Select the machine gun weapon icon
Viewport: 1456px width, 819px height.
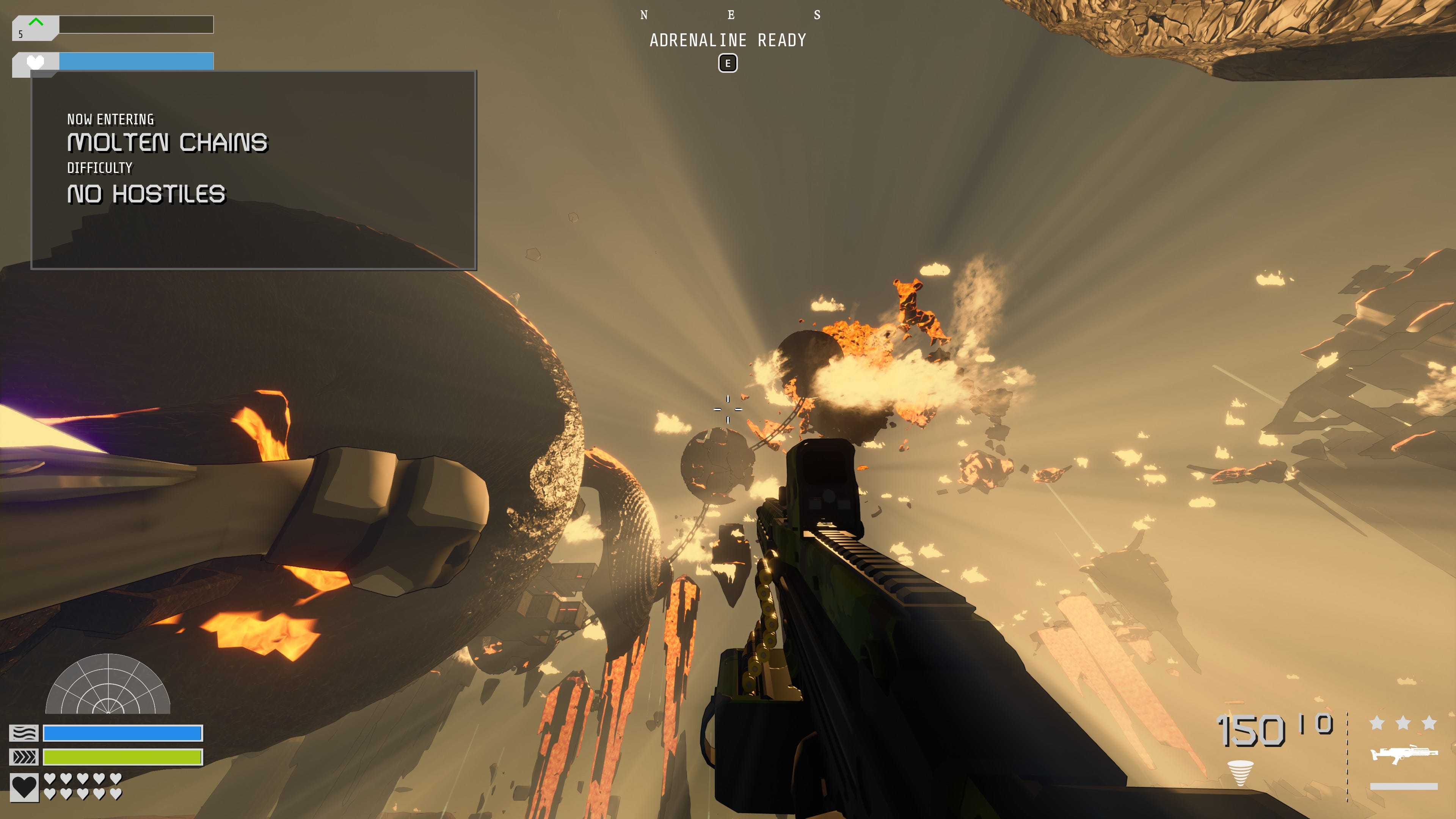tap(1403, 754)
